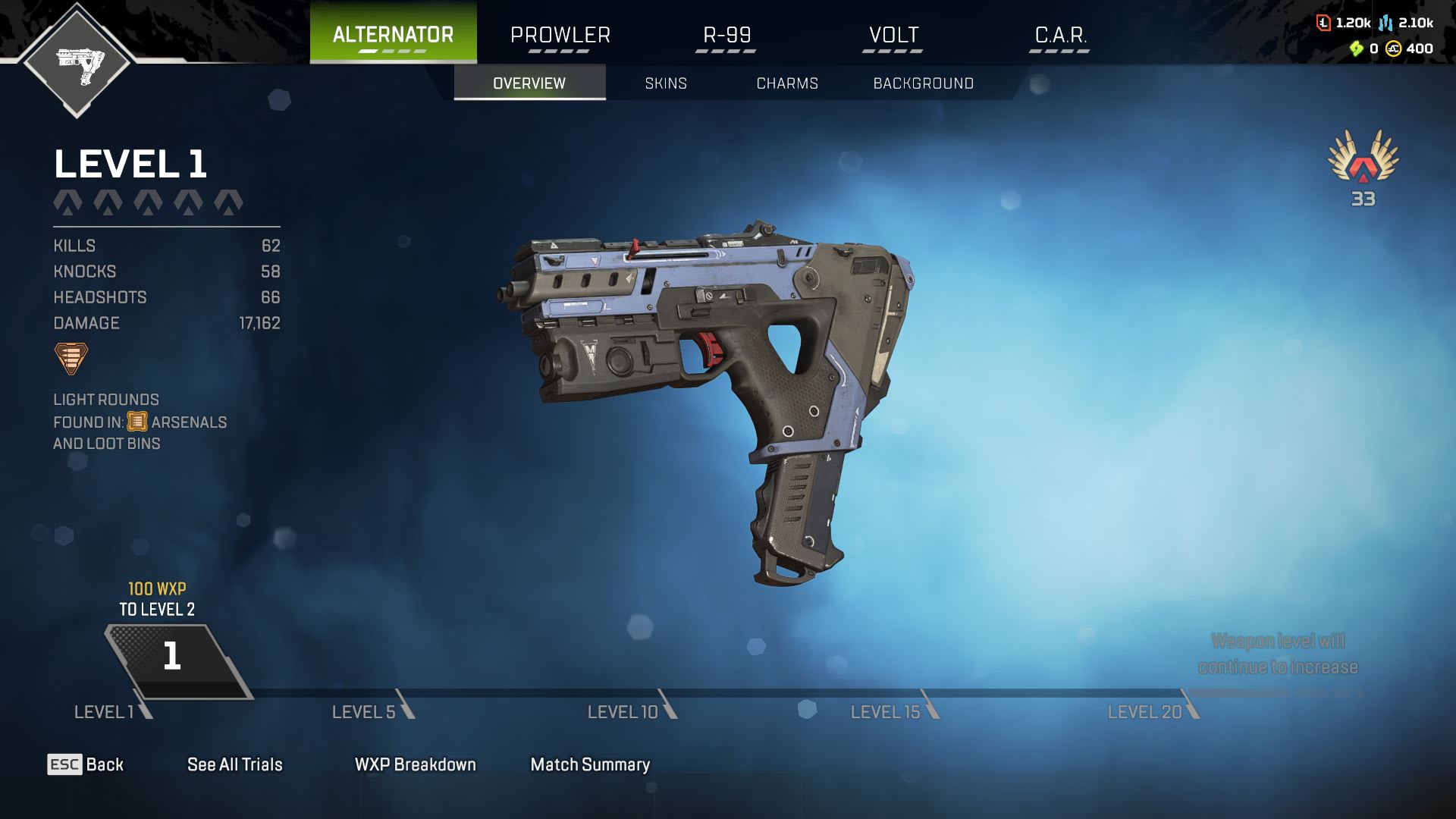The width and height of the screenshot is (1456, 819).
Task: Switch to the Prowler weapon tab
Action: [560, 35]
